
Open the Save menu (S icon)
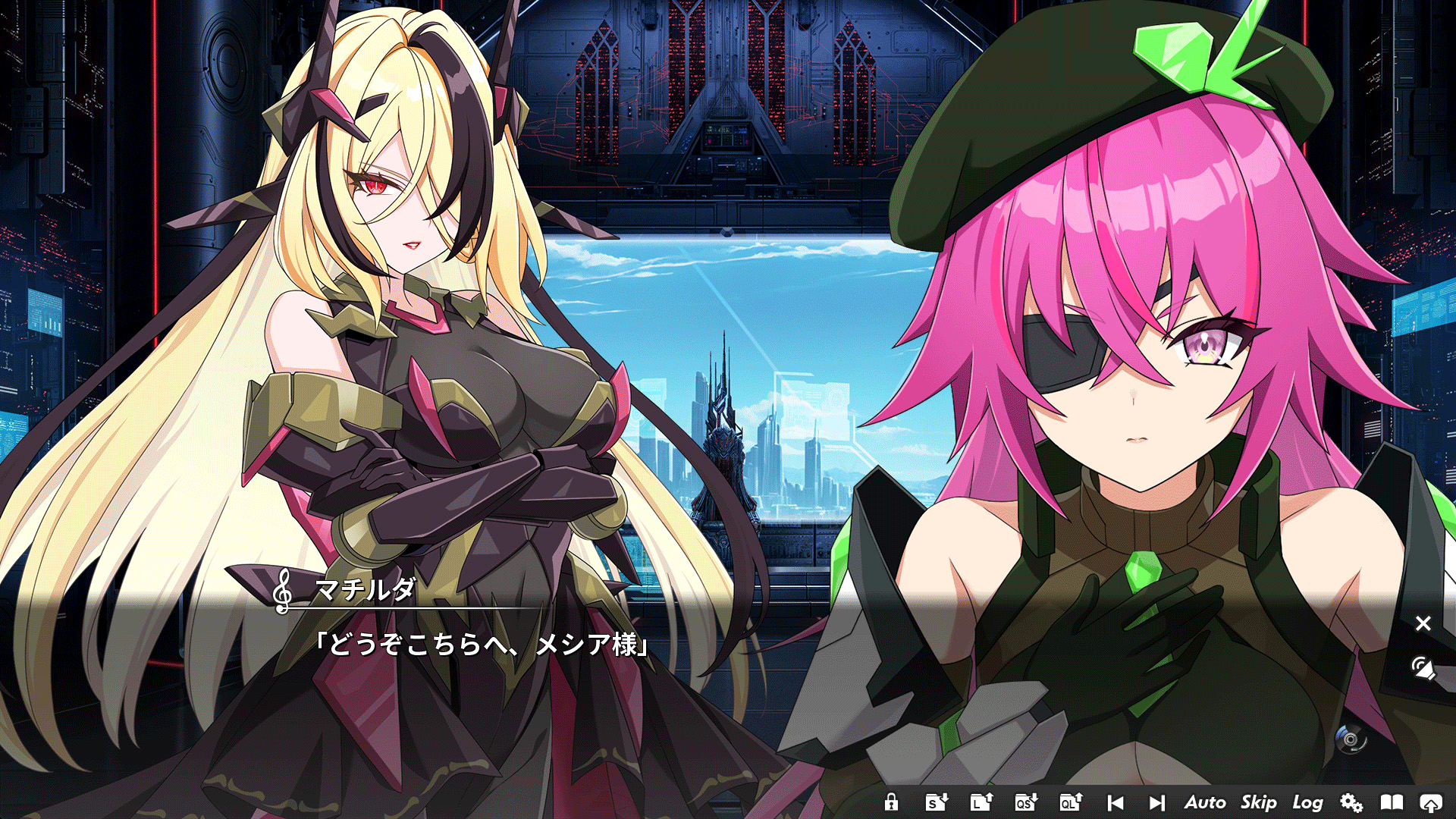click(937, 802)
